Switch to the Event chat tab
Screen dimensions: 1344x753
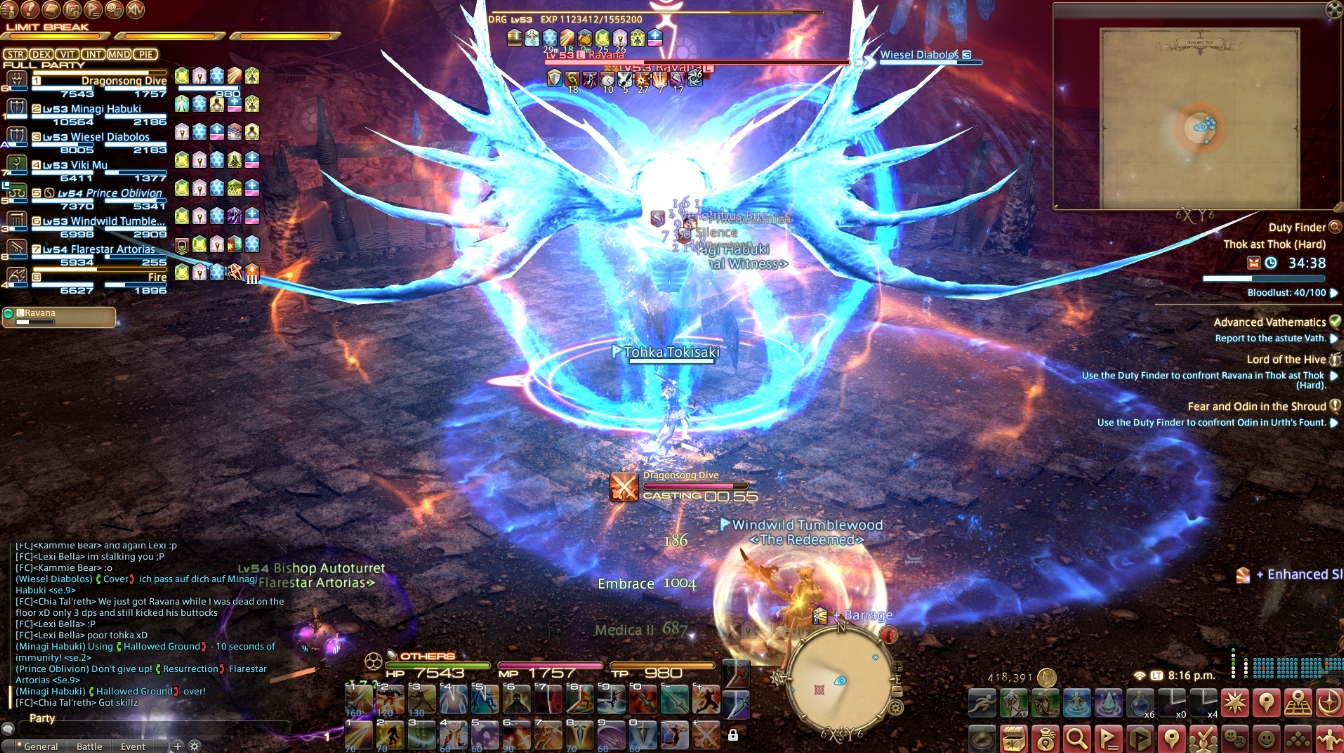(133, 745)
